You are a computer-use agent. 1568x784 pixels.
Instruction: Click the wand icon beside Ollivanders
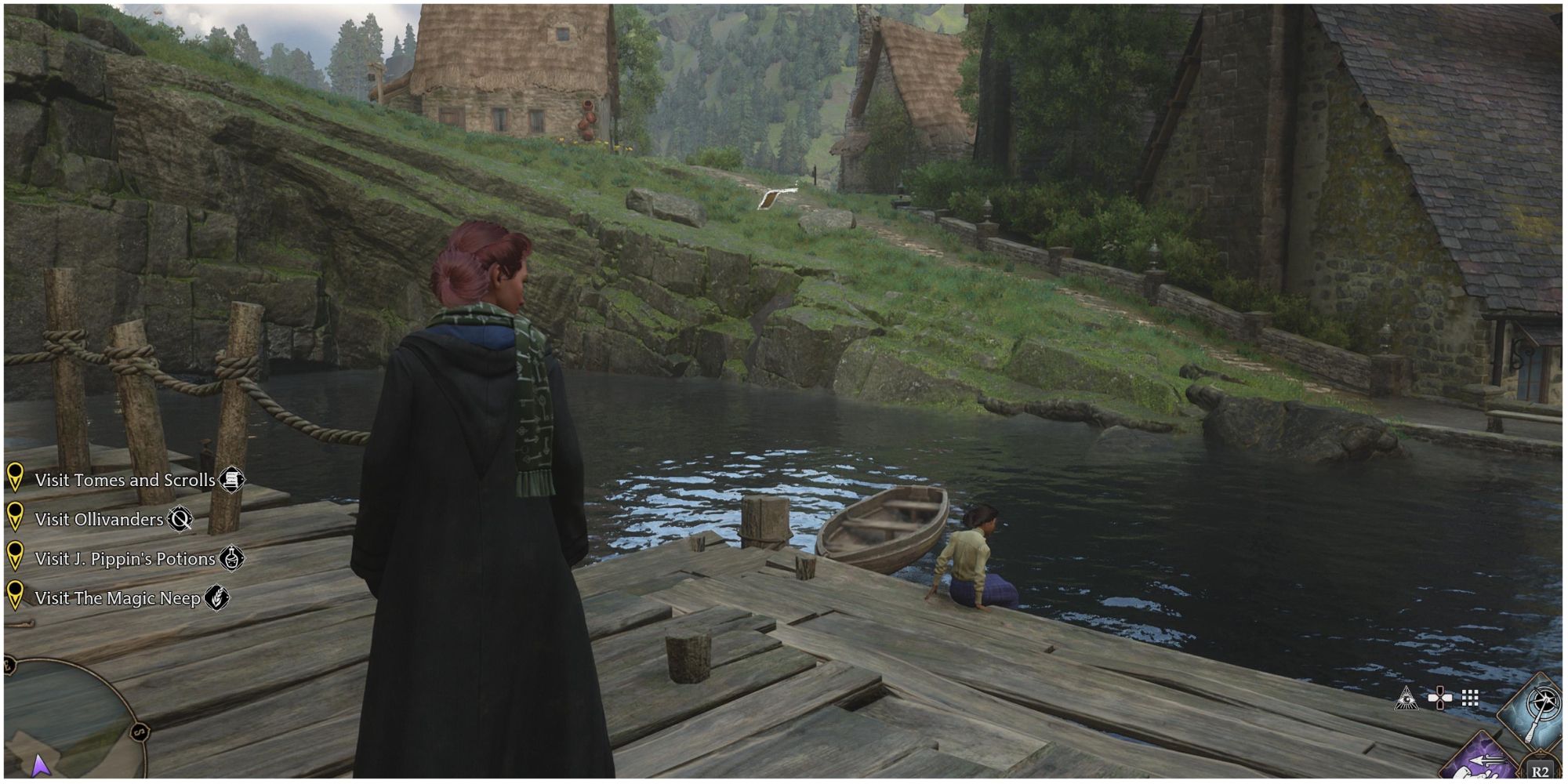[180, 519]
